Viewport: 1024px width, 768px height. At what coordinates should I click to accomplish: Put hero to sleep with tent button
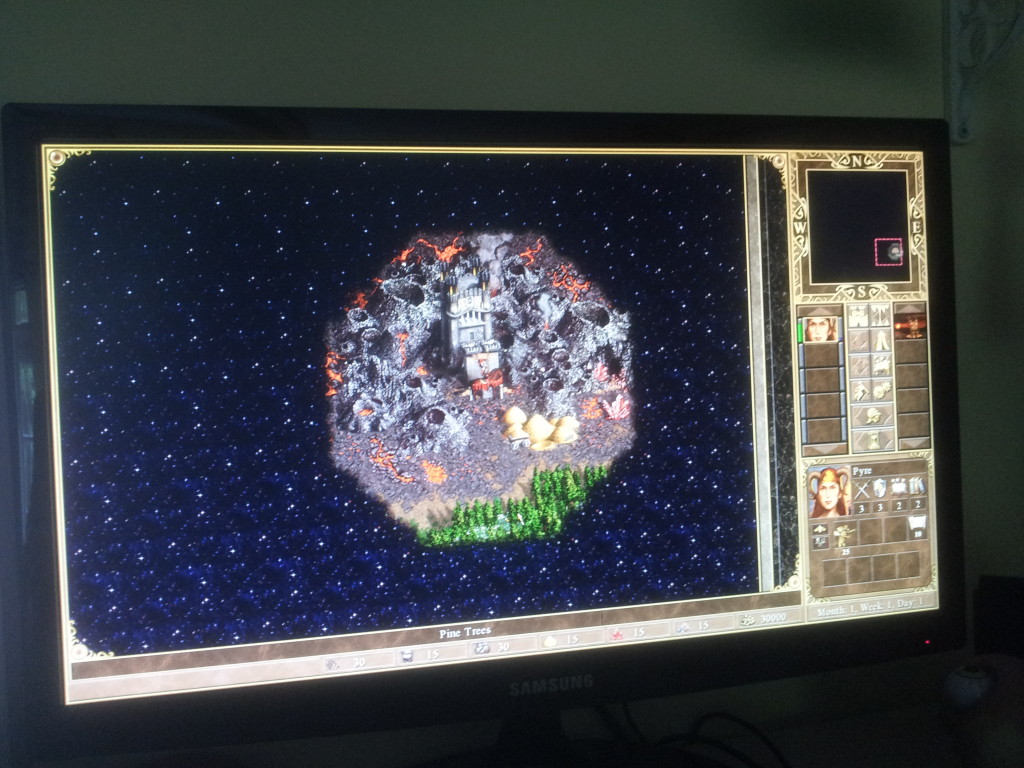click(881, 341)
